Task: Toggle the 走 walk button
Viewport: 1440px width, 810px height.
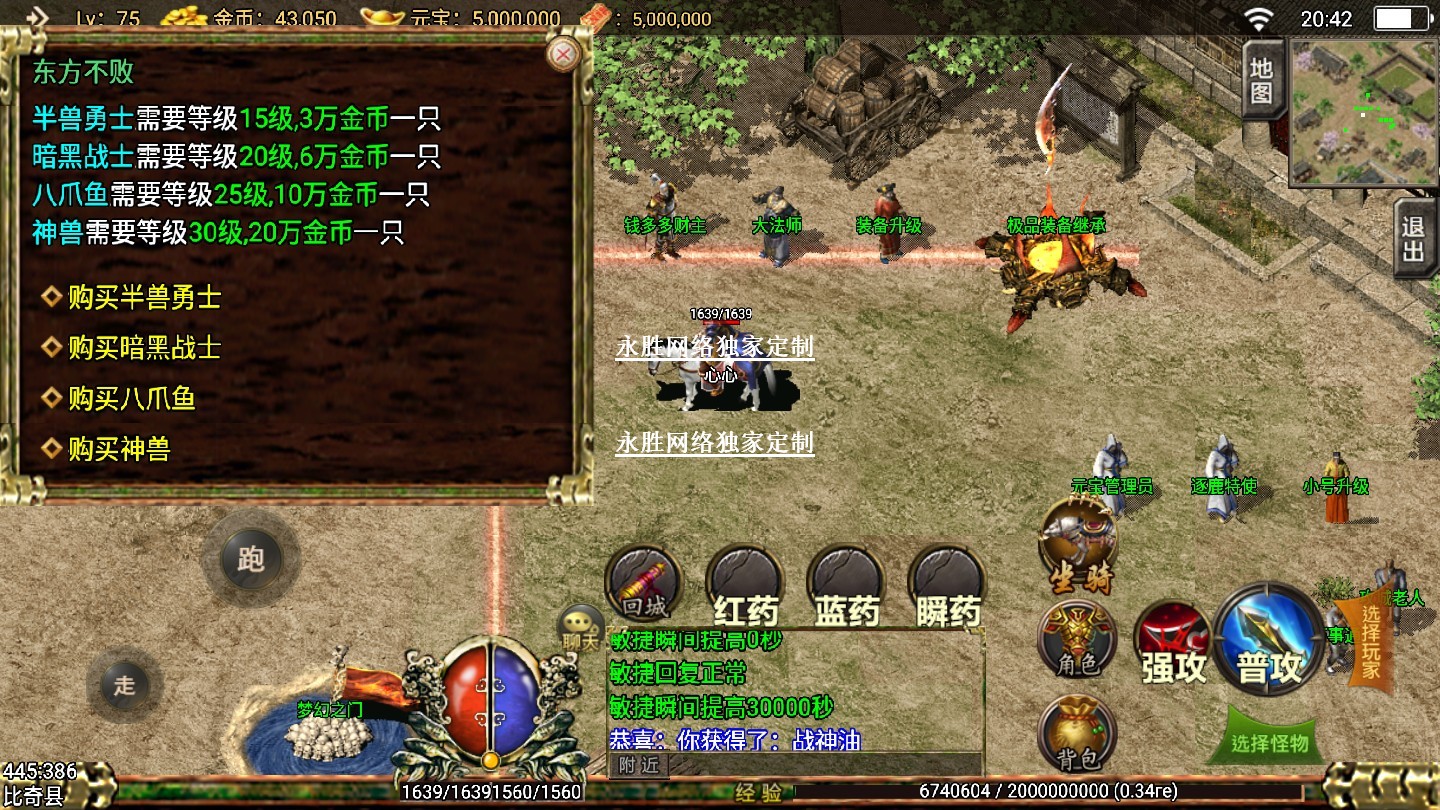Action: coord(124,685)
